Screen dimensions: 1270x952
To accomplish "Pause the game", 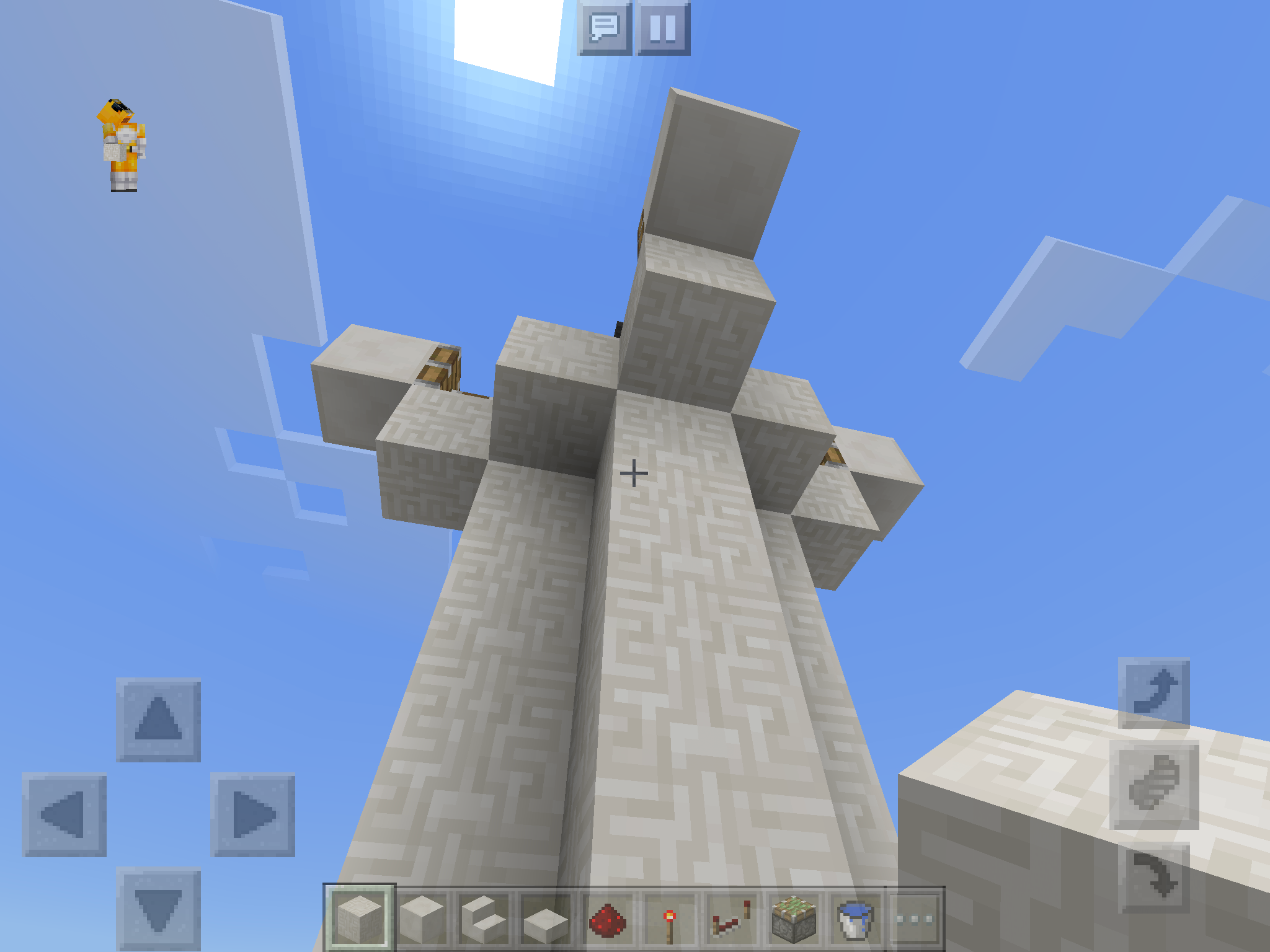I will (661, 28).
